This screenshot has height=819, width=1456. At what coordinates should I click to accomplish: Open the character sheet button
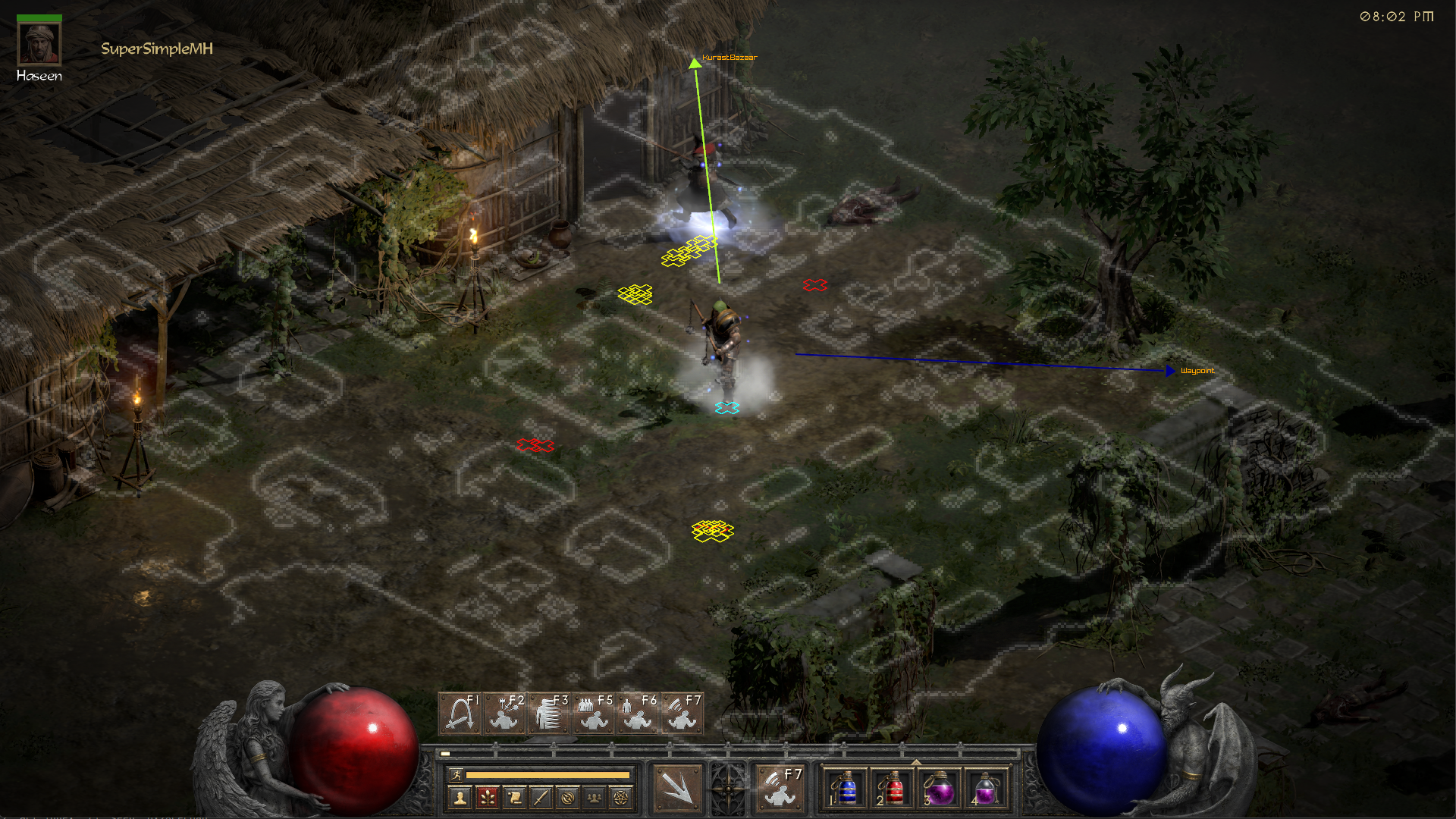click(x=460, y=798)
